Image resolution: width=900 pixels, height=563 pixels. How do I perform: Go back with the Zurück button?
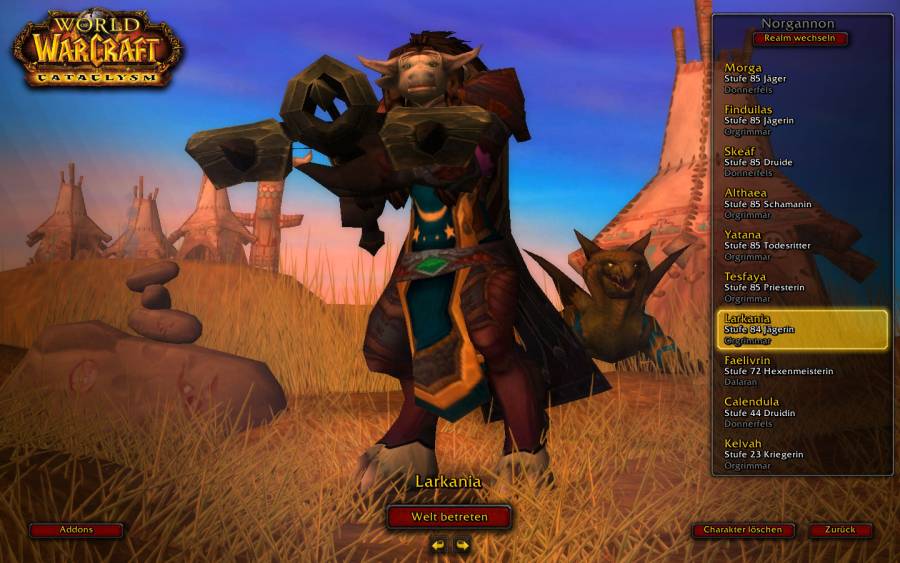[x=840, y=530]
